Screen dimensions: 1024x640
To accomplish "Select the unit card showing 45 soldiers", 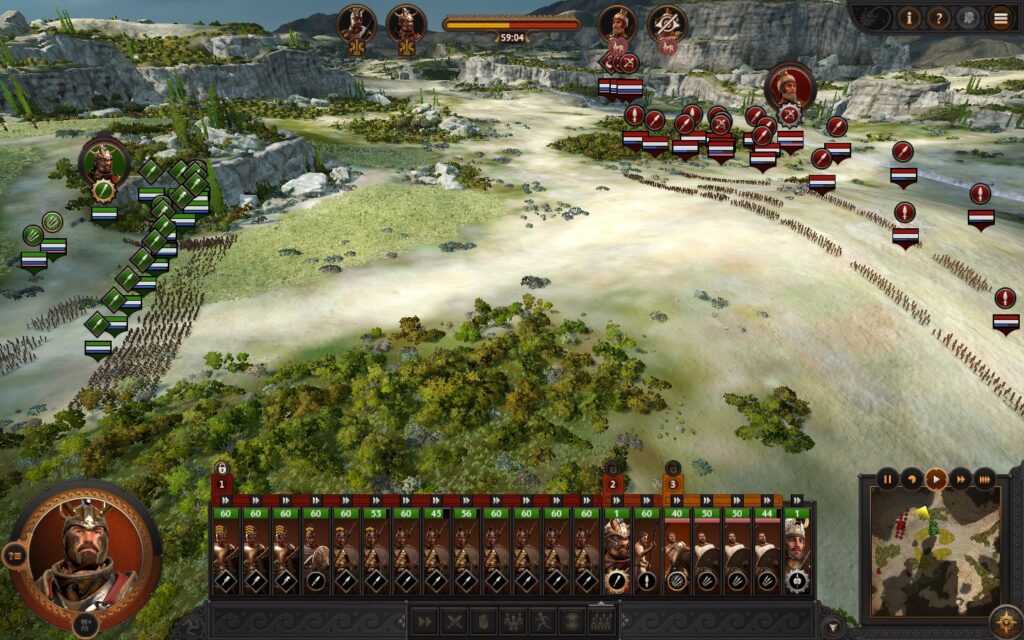I will coord(435,555).
